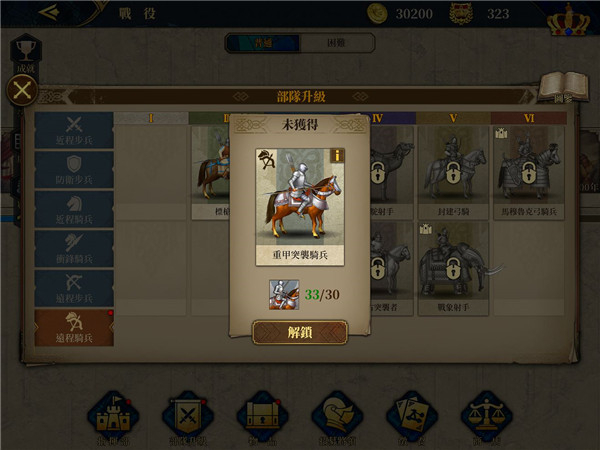
Task: Open the info icon on the unit card
Action: 337,155
